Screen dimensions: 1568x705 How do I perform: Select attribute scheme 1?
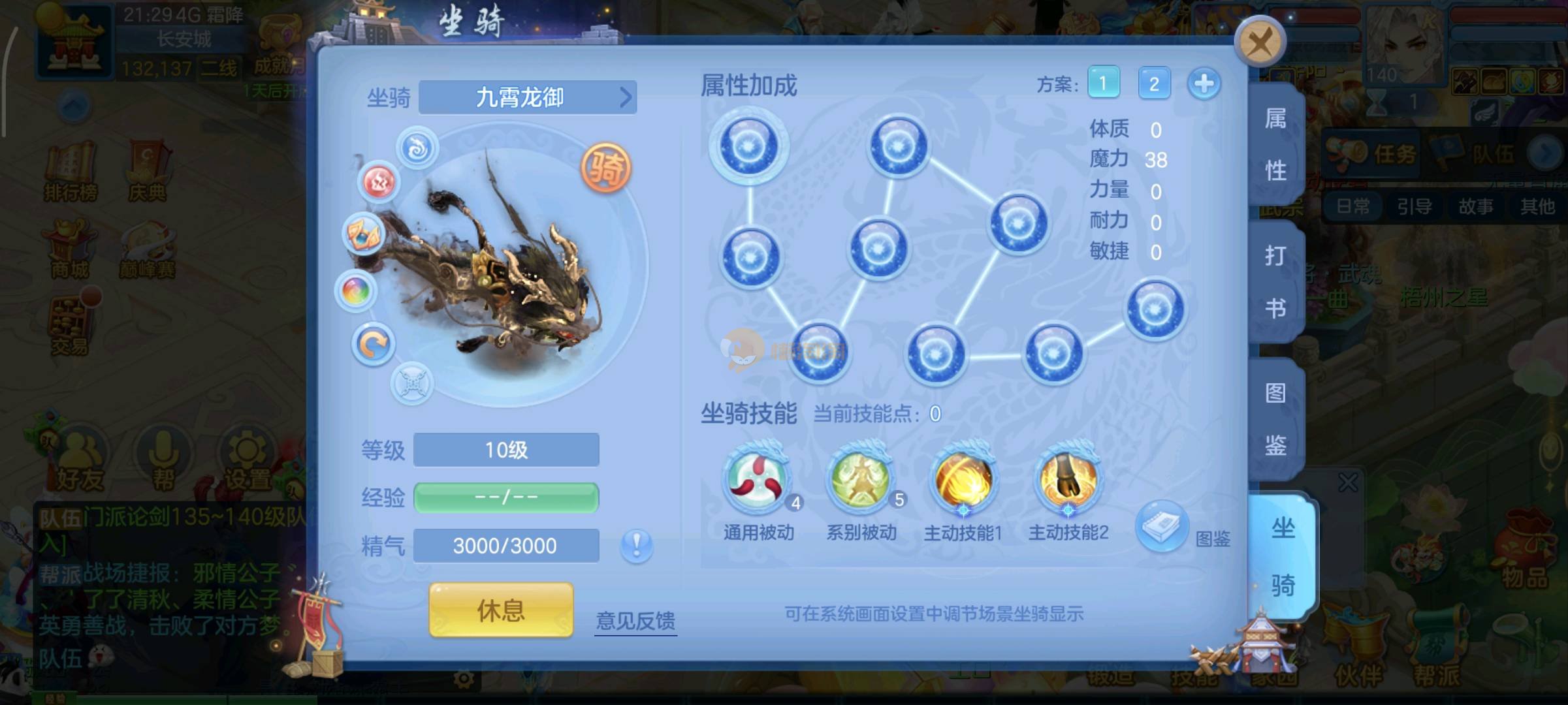(1103, 83)
